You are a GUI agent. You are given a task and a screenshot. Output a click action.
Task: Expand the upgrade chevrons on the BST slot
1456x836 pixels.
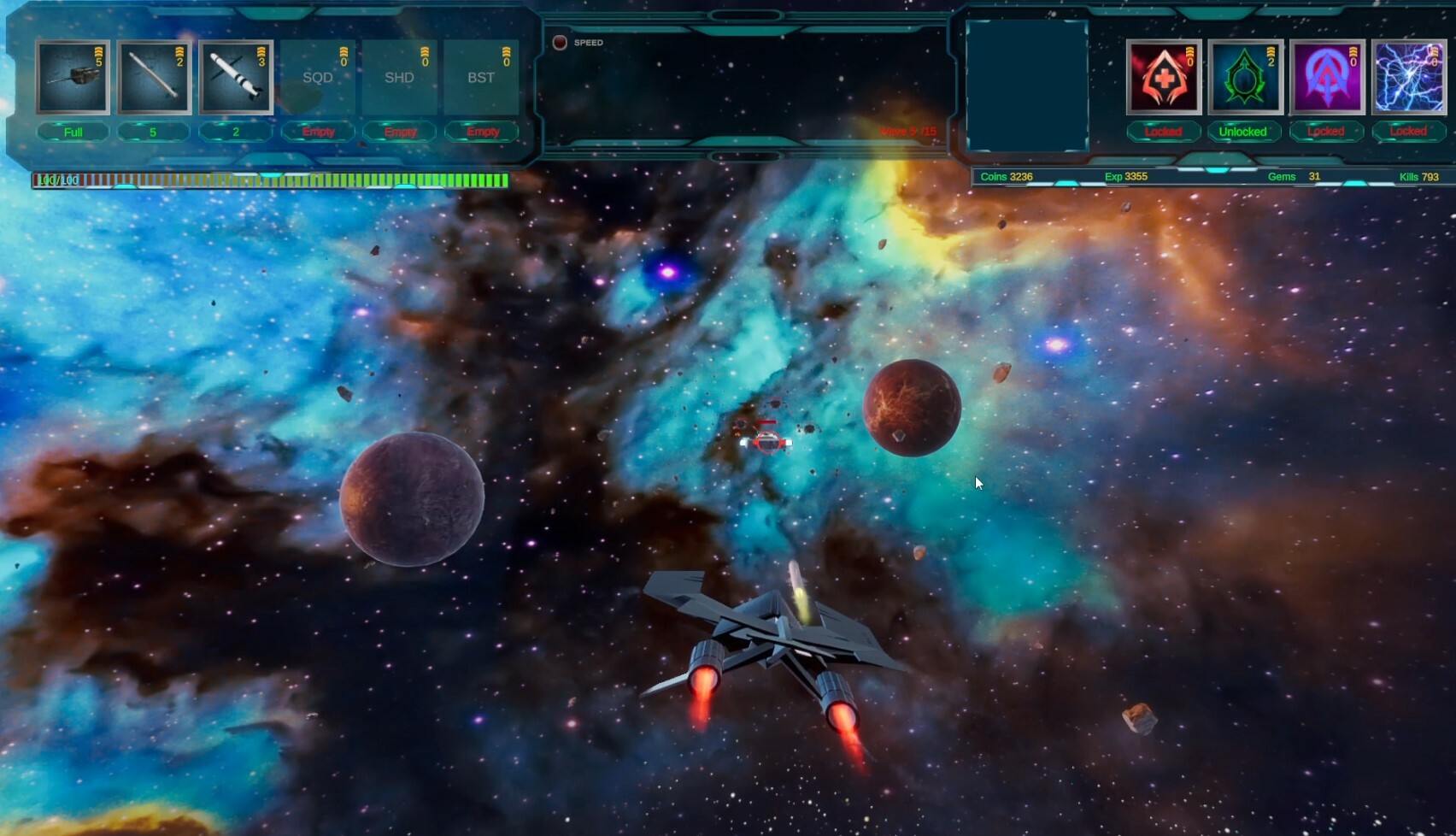[506, 53]
